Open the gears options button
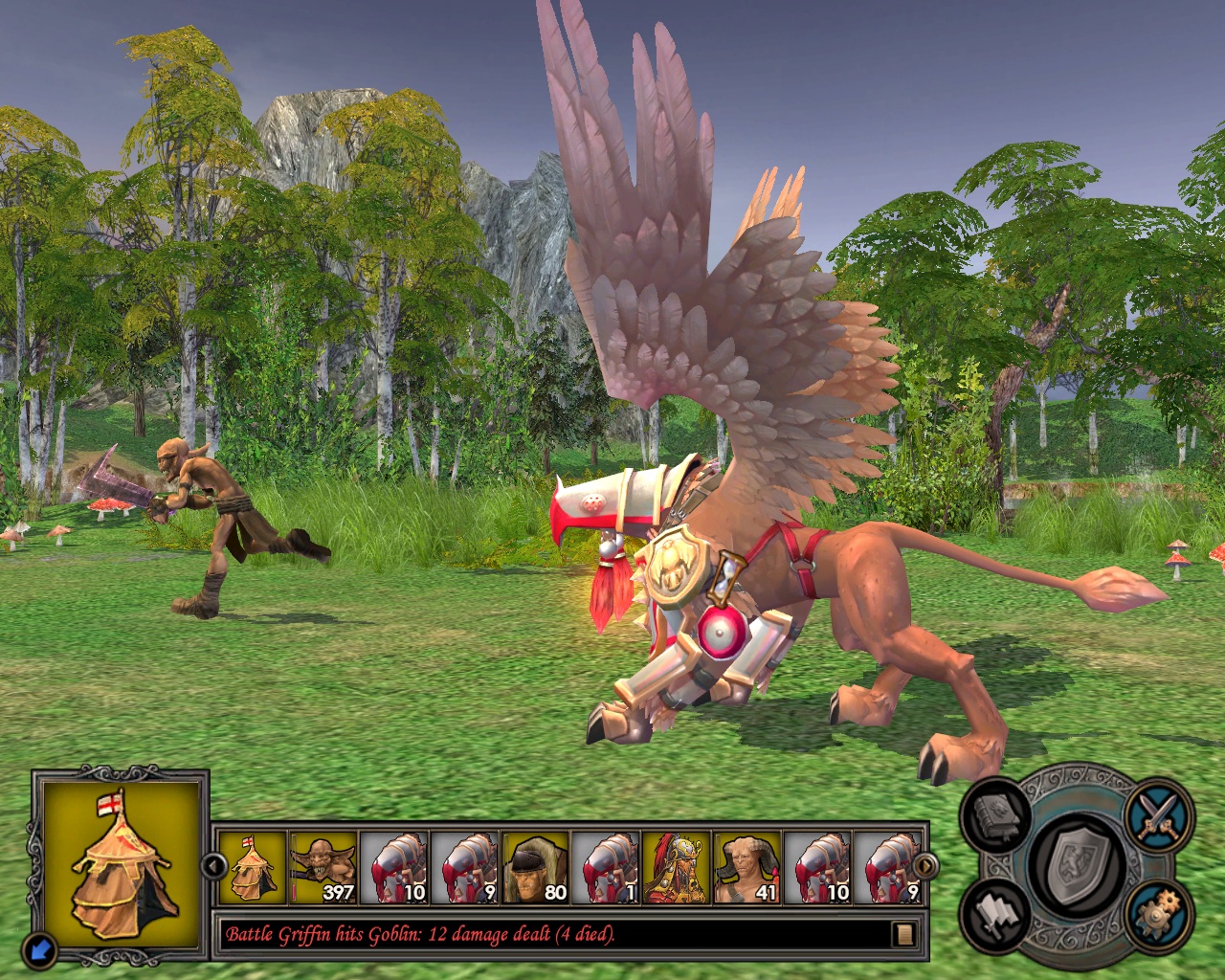Image resolution: width=1225 pixels, height=980 pixels. [x=1158, y=915]
